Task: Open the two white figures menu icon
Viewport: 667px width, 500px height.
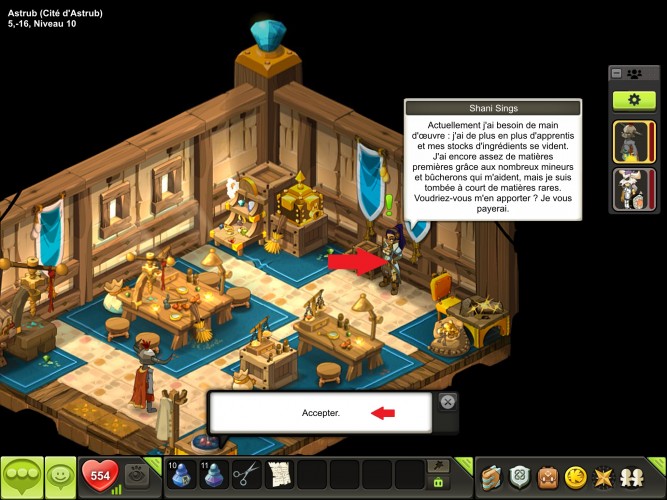Action: point(632,476)
